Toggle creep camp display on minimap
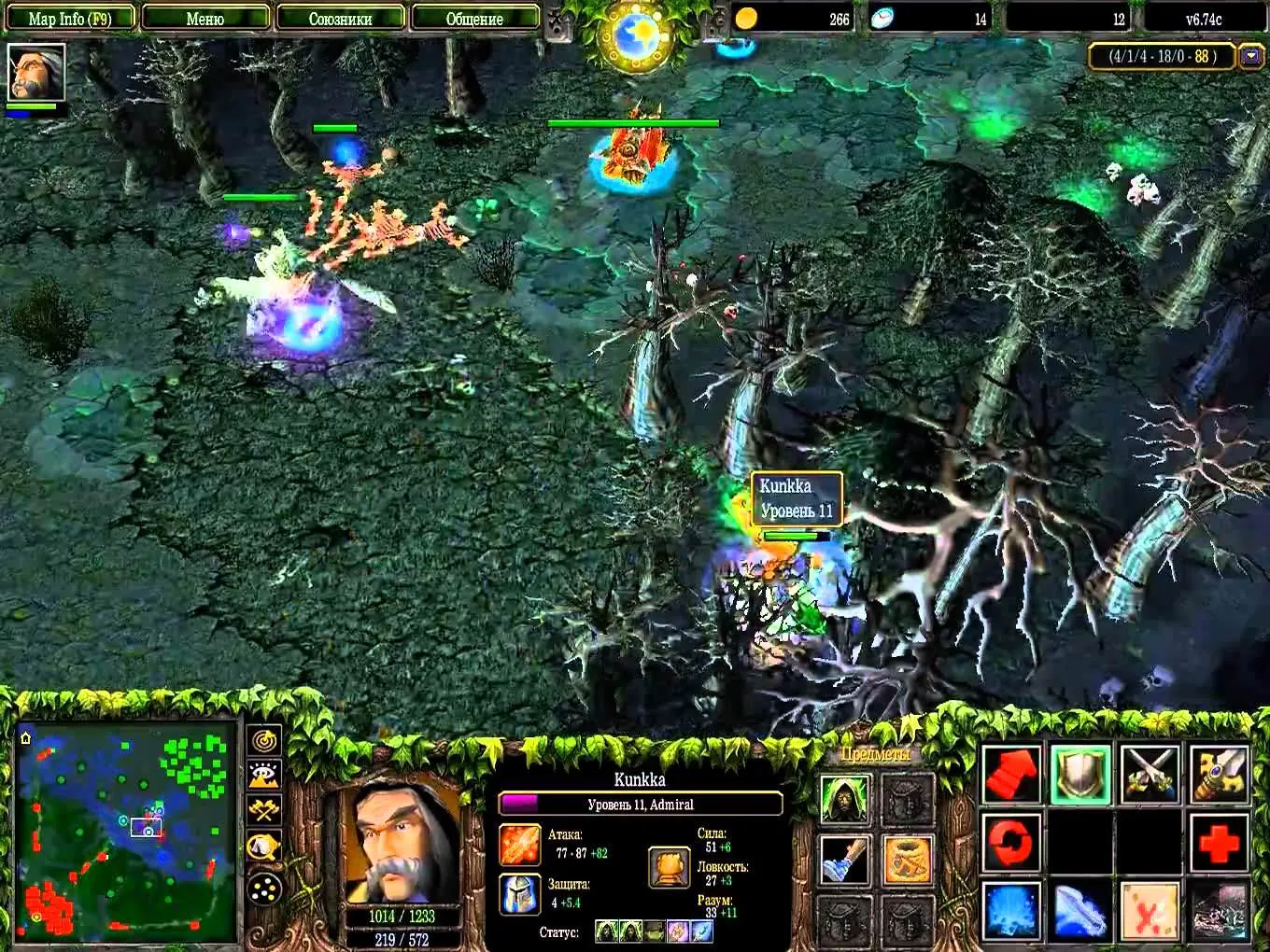 point(265,847)
